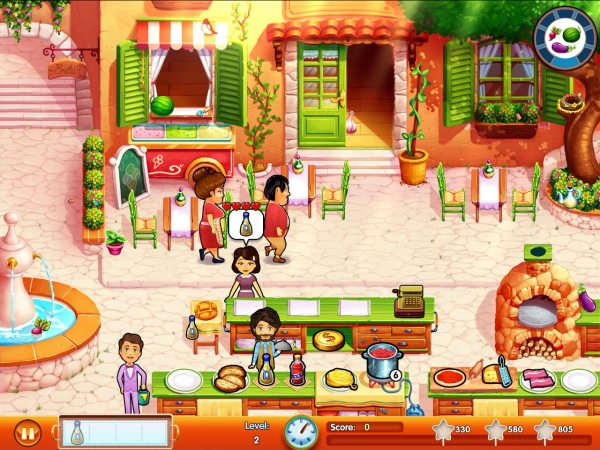Choose the cheese block ingredient
Image resolution: width=600 pixels, height=450 pixels.
click(x=493, y=374)
